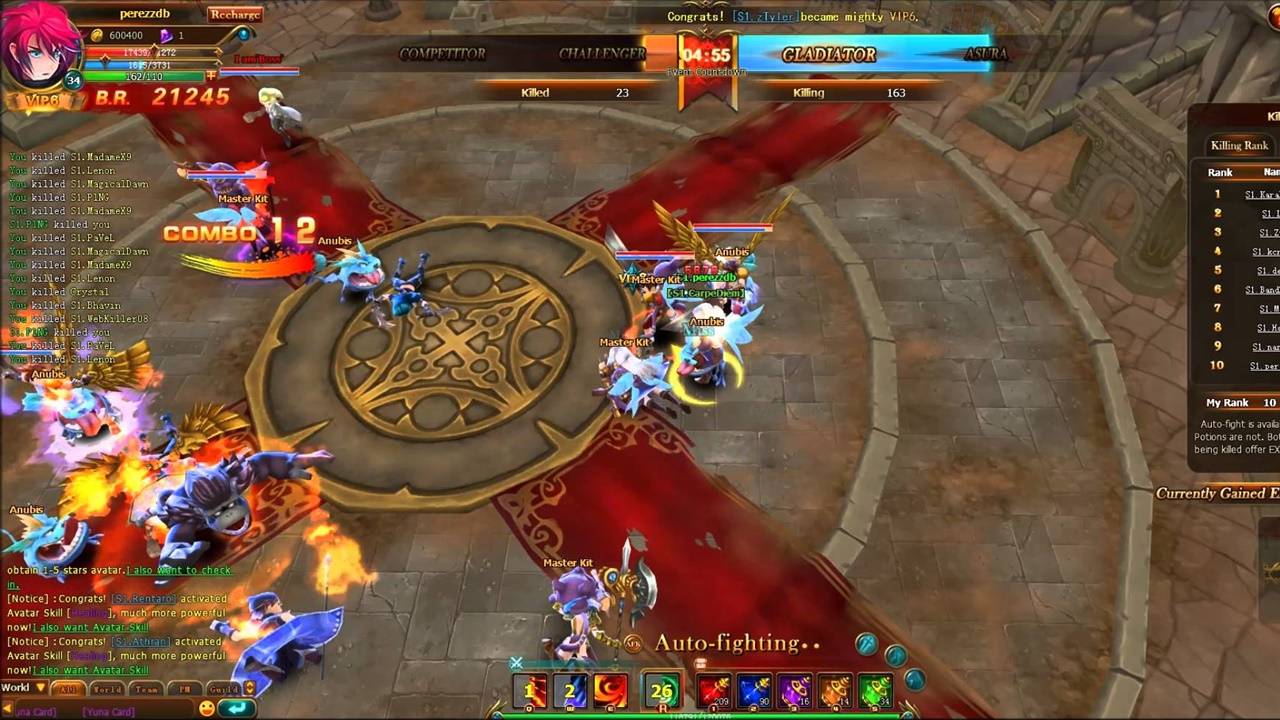This screenshot has height=720, width=1280.
Task: Open the Recharge shop
Action: pos(235,14)
